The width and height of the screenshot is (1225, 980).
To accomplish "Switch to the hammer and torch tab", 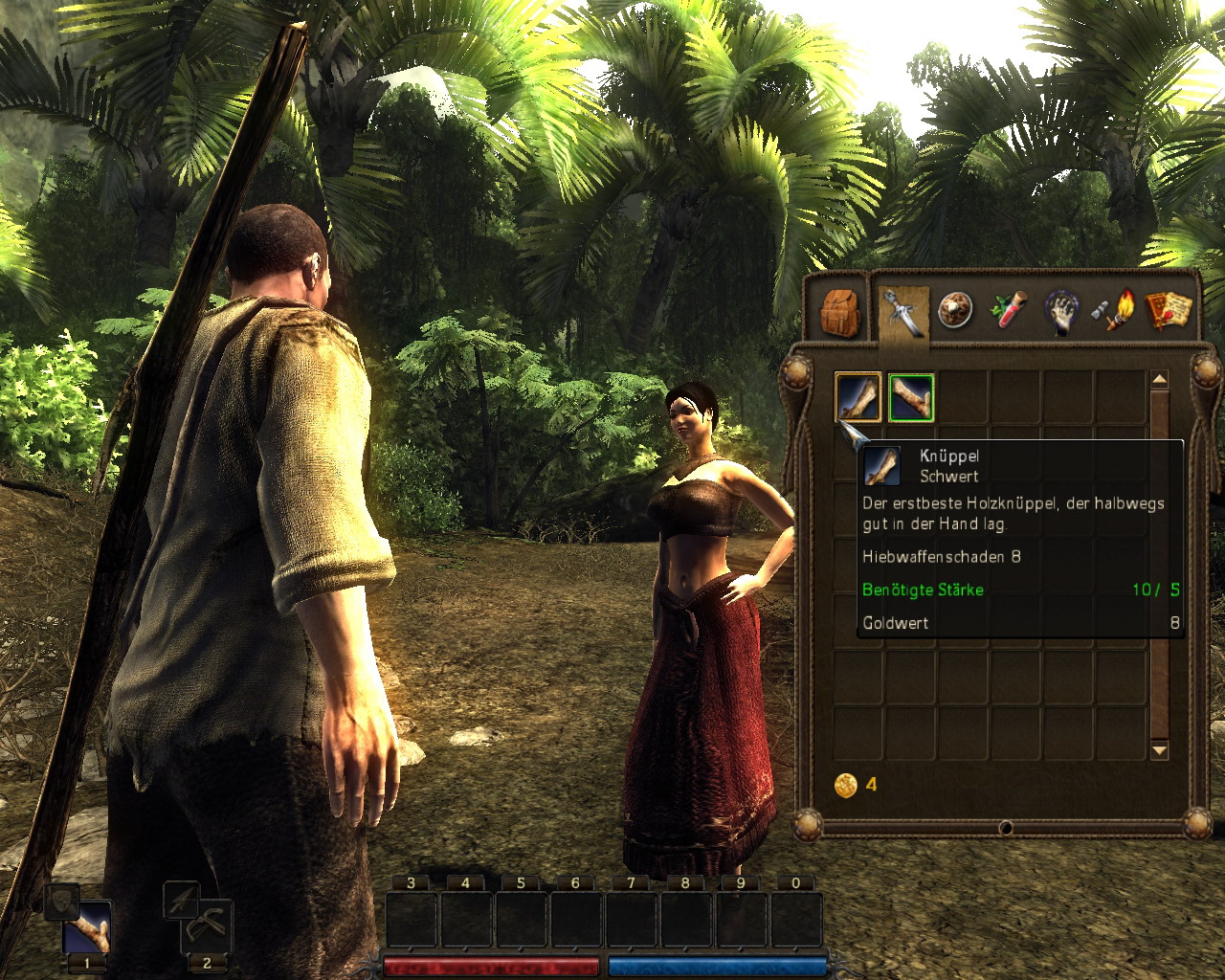I will [x=1113, y=310].
